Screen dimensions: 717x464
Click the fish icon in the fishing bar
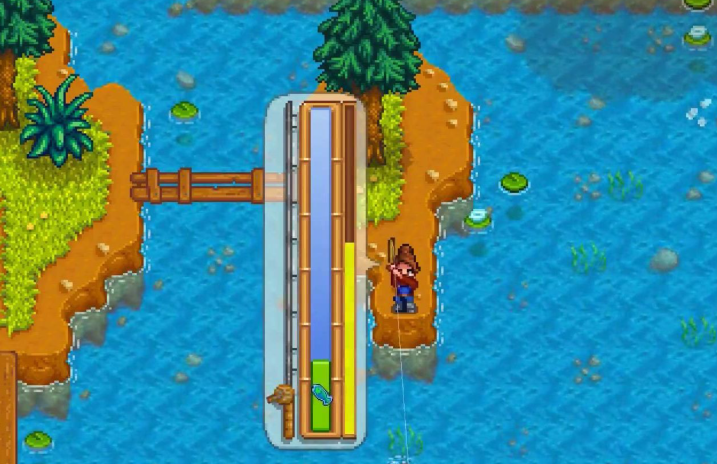[x=321, y=397]
